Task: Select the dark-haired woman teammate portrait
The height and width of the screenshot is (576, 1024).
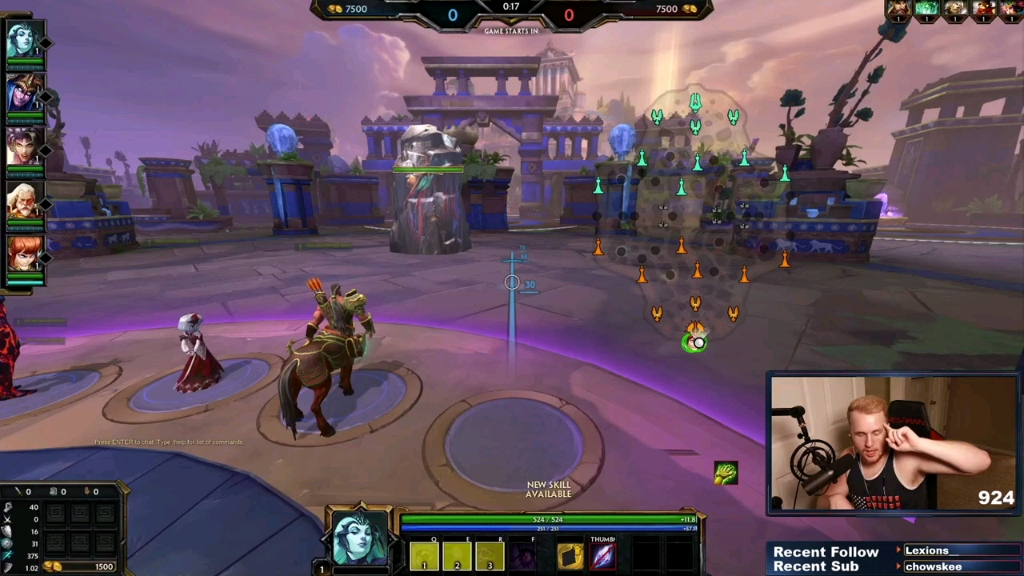Action: [x=22, y=146]
